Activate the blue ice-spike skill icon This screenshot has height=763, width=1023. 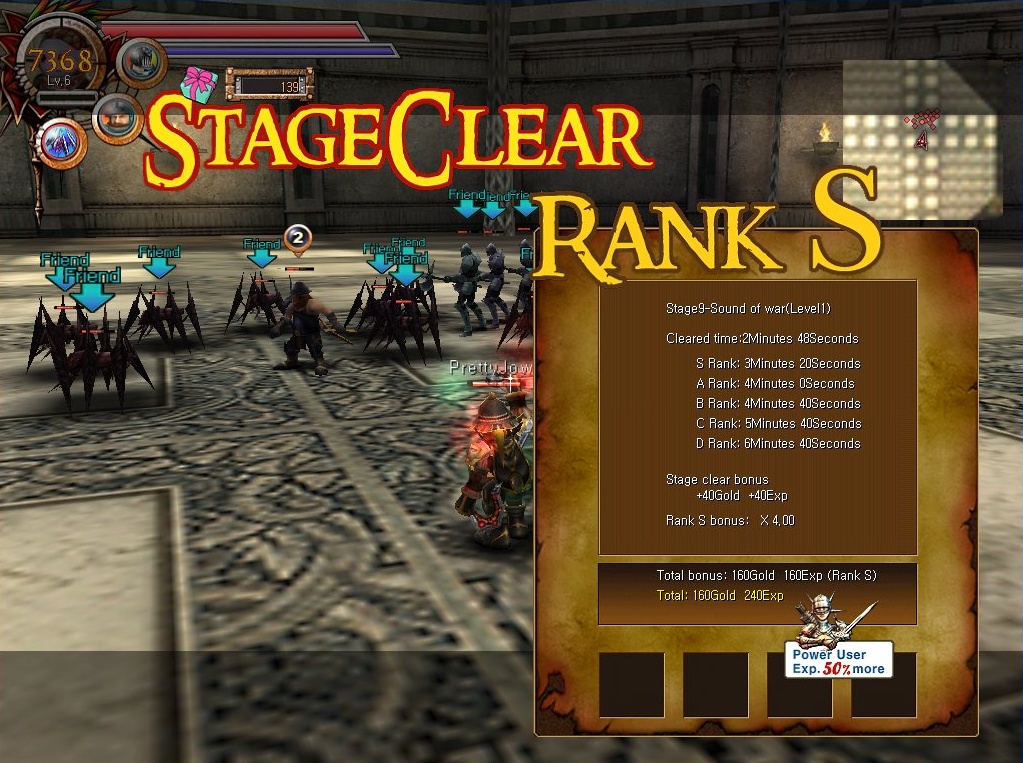(62, 143)
